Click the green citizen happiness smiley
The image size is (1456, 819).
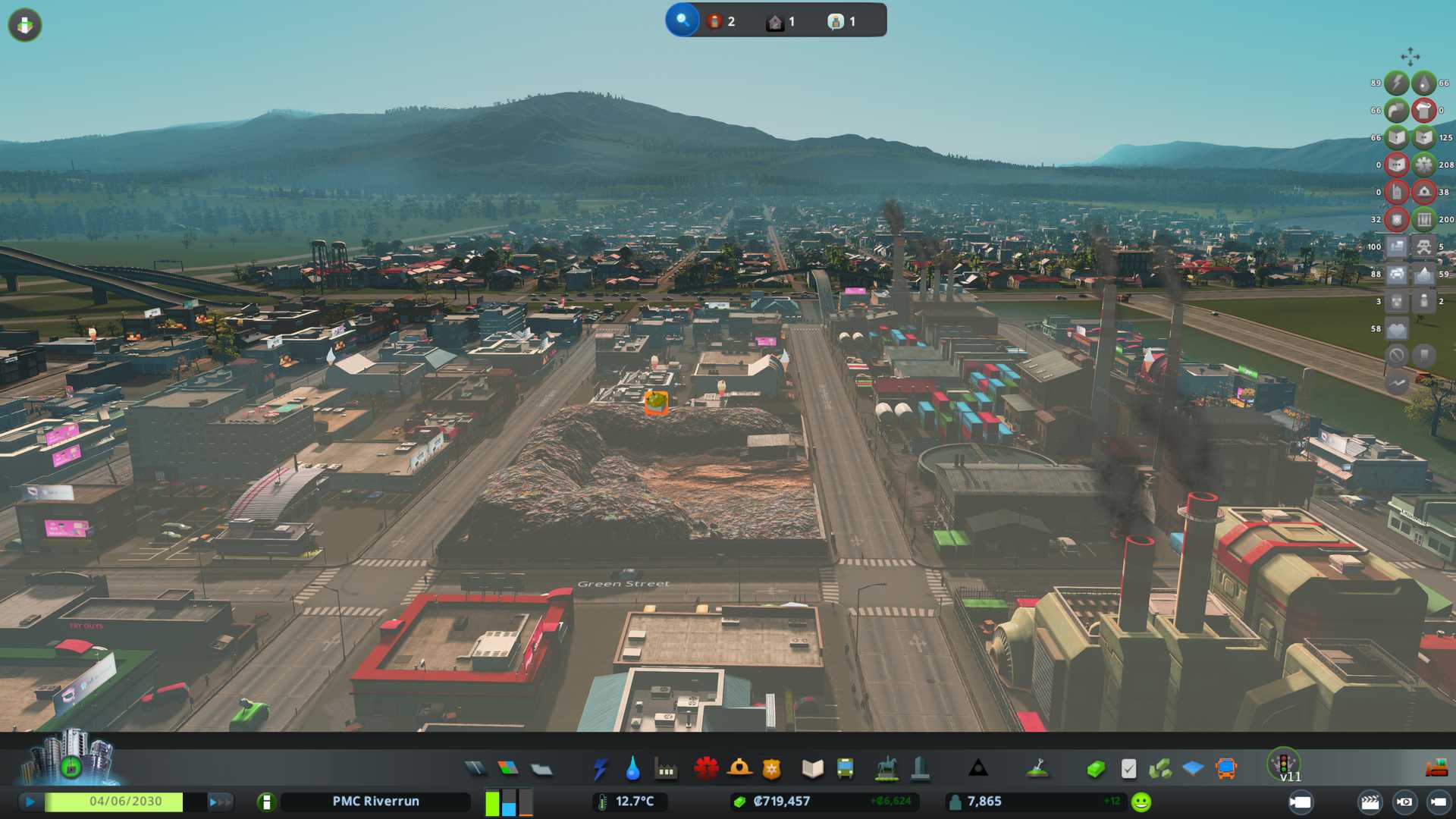[1141, 802]
